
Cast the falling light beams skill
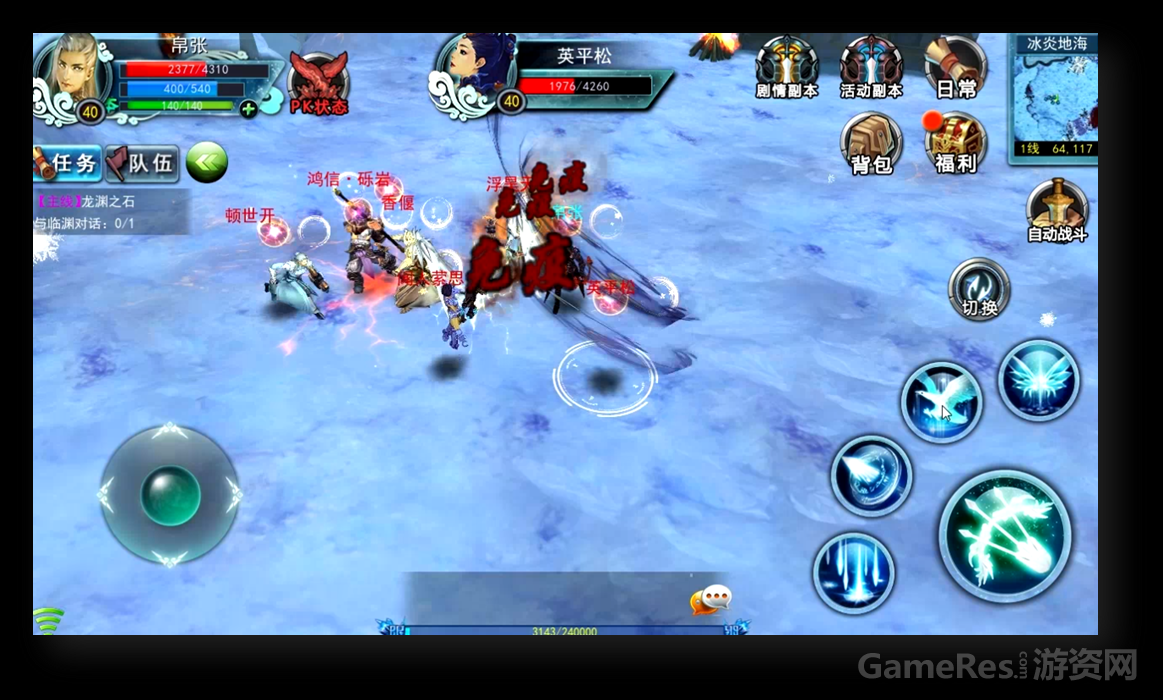[853, 572]
